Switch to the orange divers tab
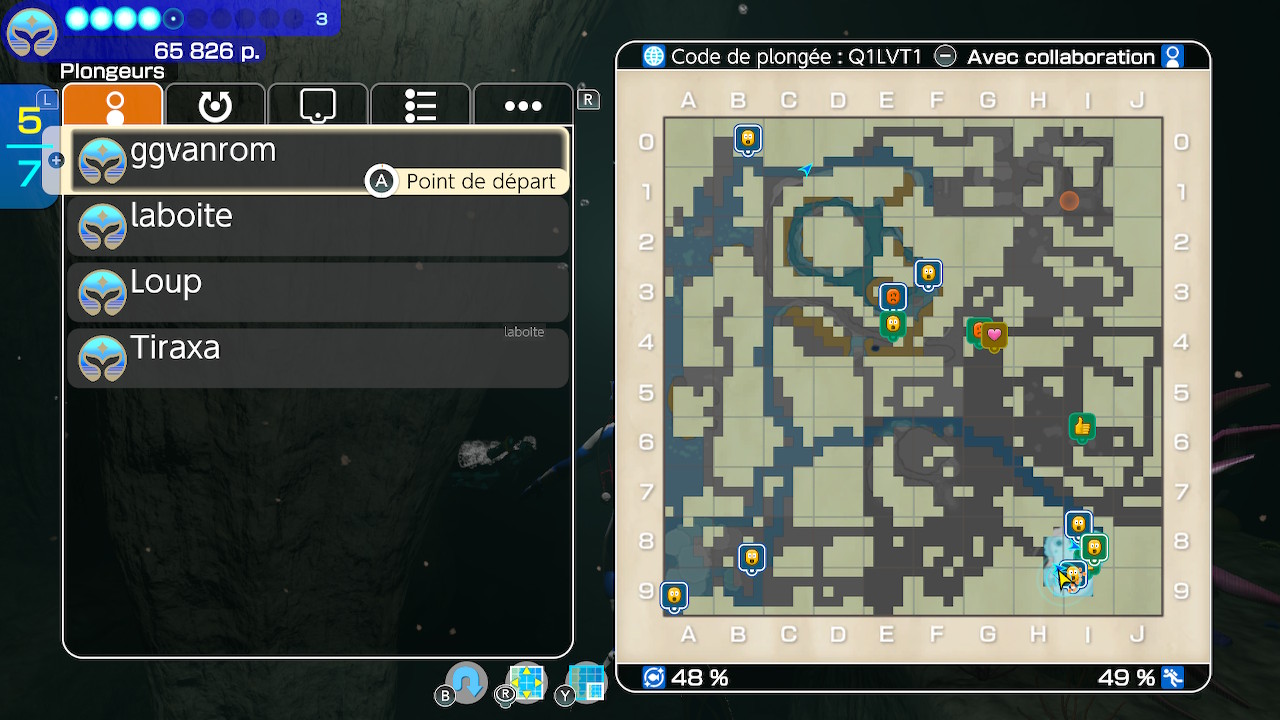The width and height of the screenshot is (1280, 720). click(x=113, y=105)
